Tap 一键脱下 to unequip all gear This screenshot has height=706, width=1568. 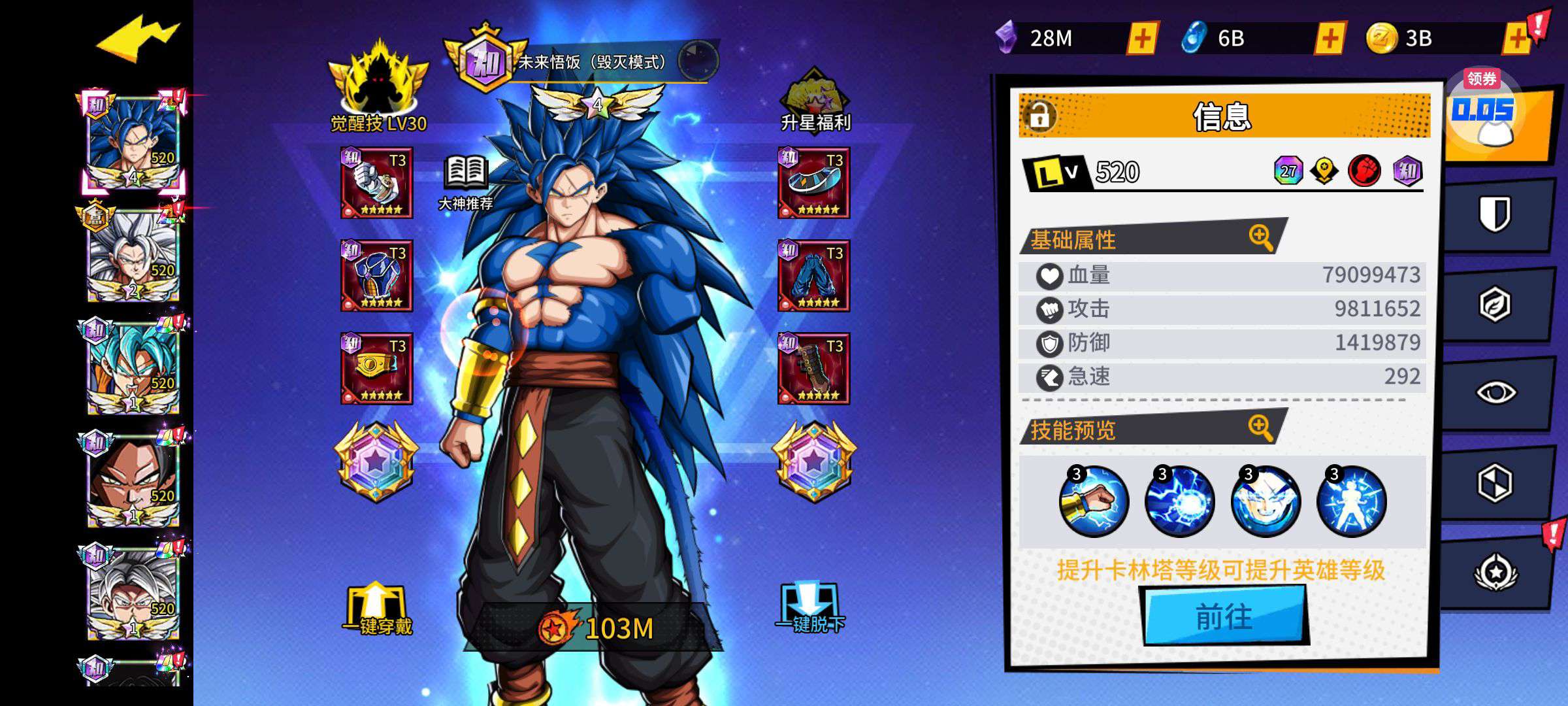pyautogui.click(x=810, y=609)
